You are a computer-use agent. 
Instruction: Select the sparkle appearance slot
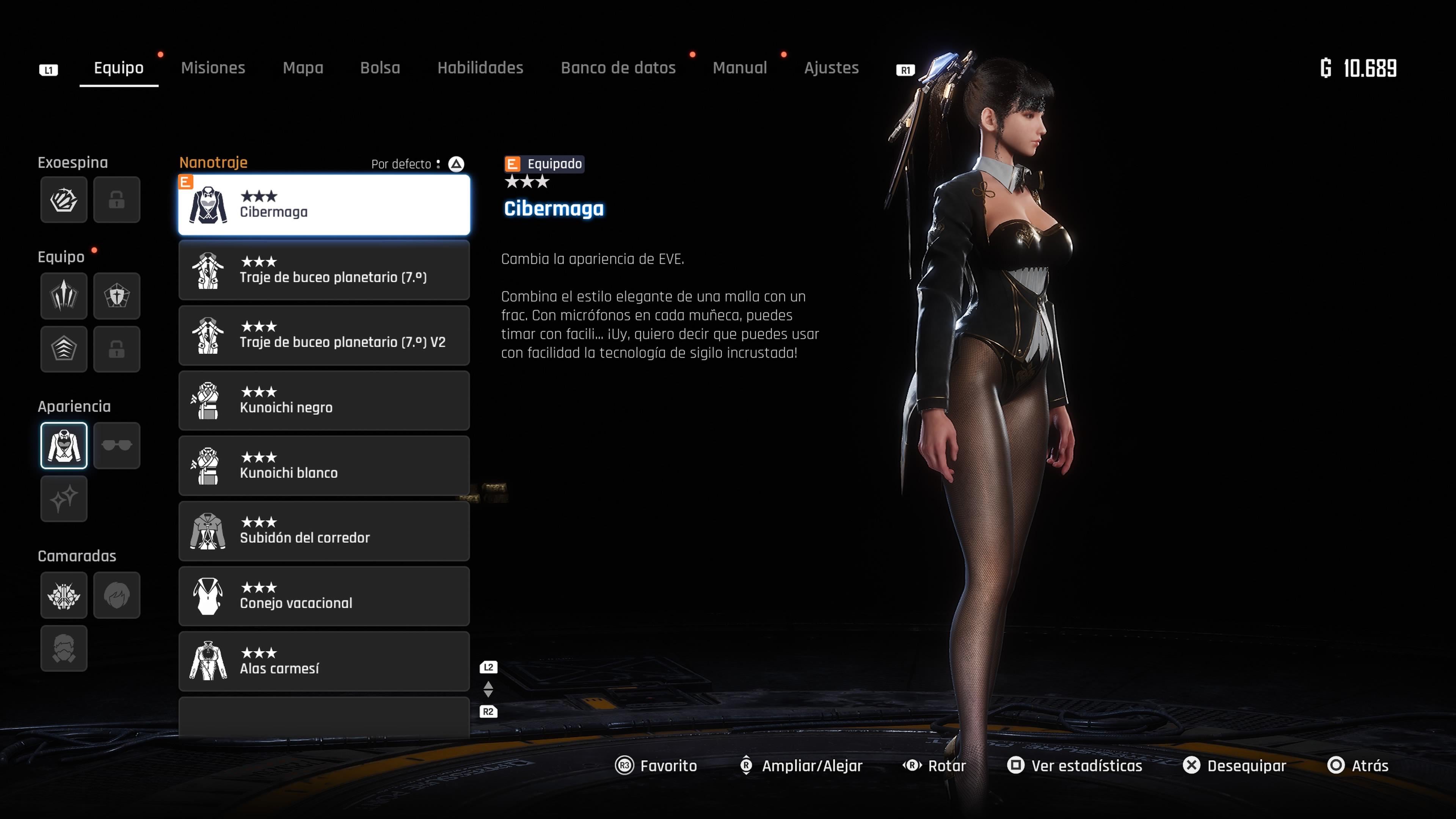[x=64, y=499]
